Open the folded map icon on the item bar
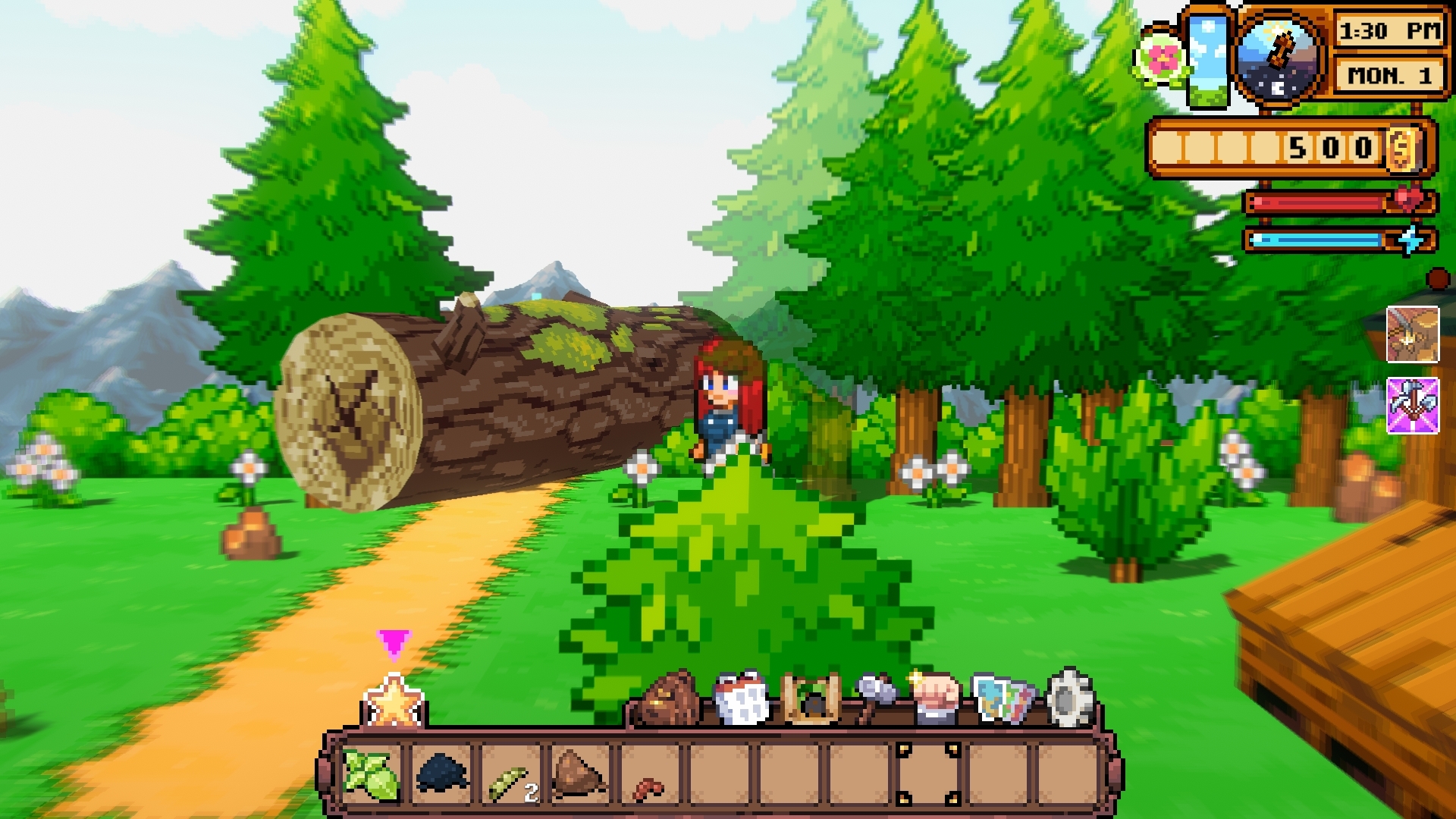 click(1001, 698)
